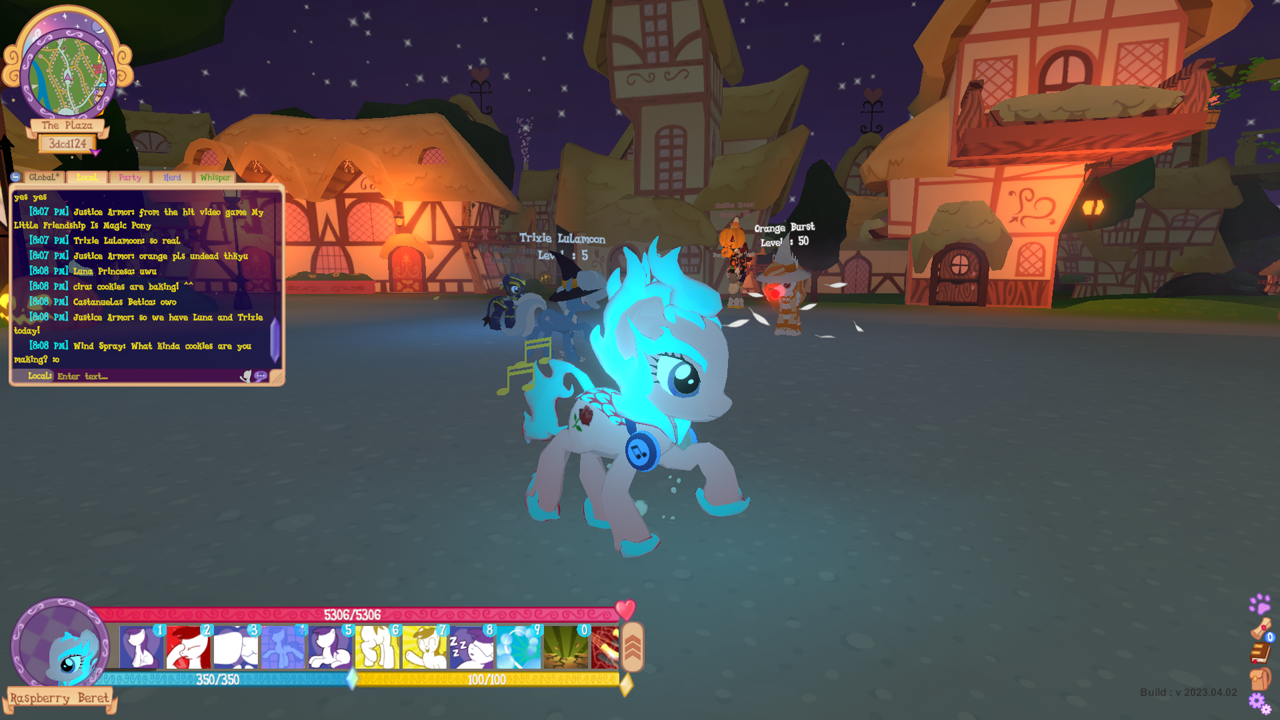This screenshot has width=1280, height=720.
Task: Use the sleeping pony emote in slot 8
Action: (471, 648)
